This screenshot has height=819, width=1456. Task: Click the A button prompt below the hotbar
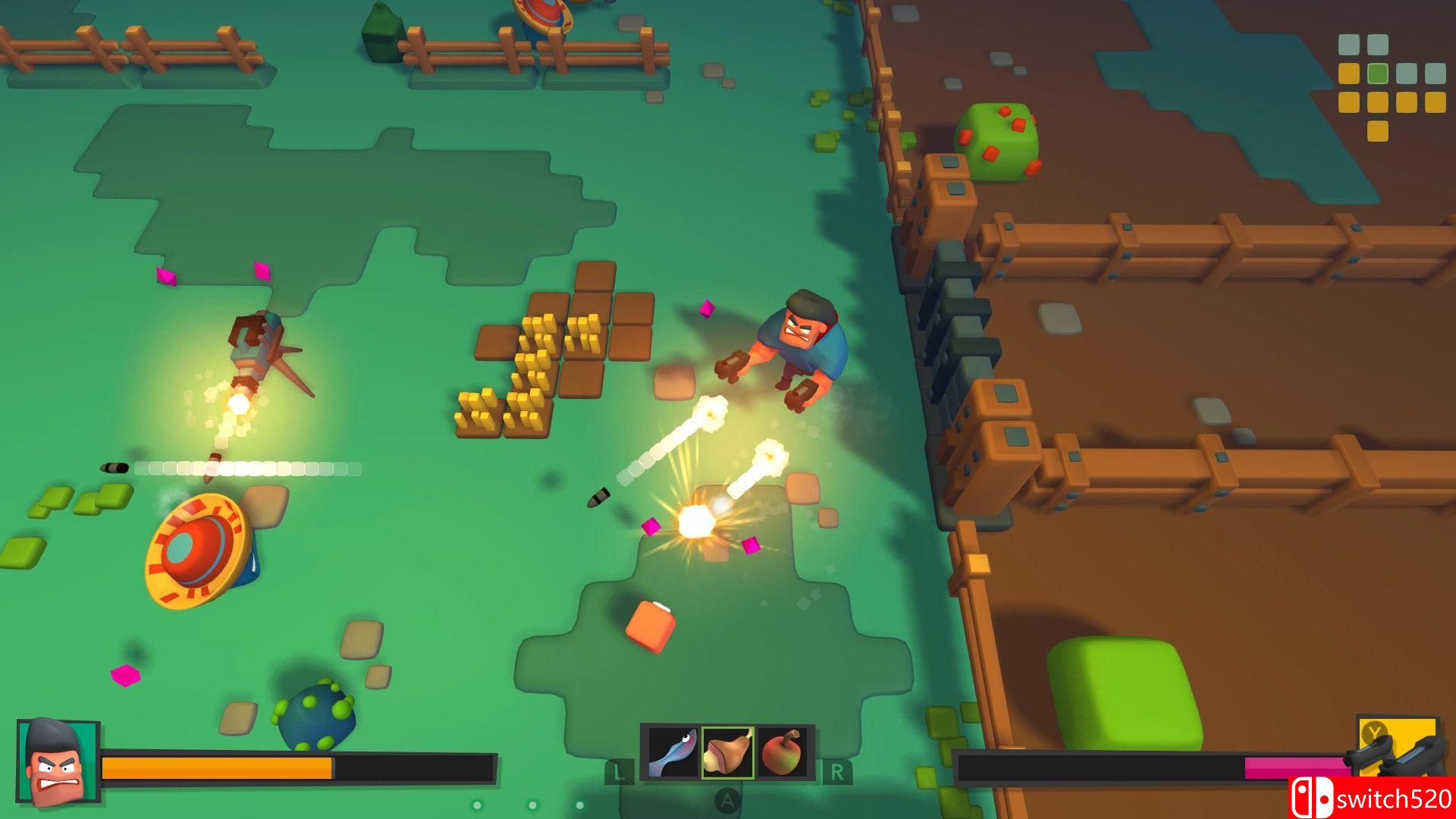point(727,800)
